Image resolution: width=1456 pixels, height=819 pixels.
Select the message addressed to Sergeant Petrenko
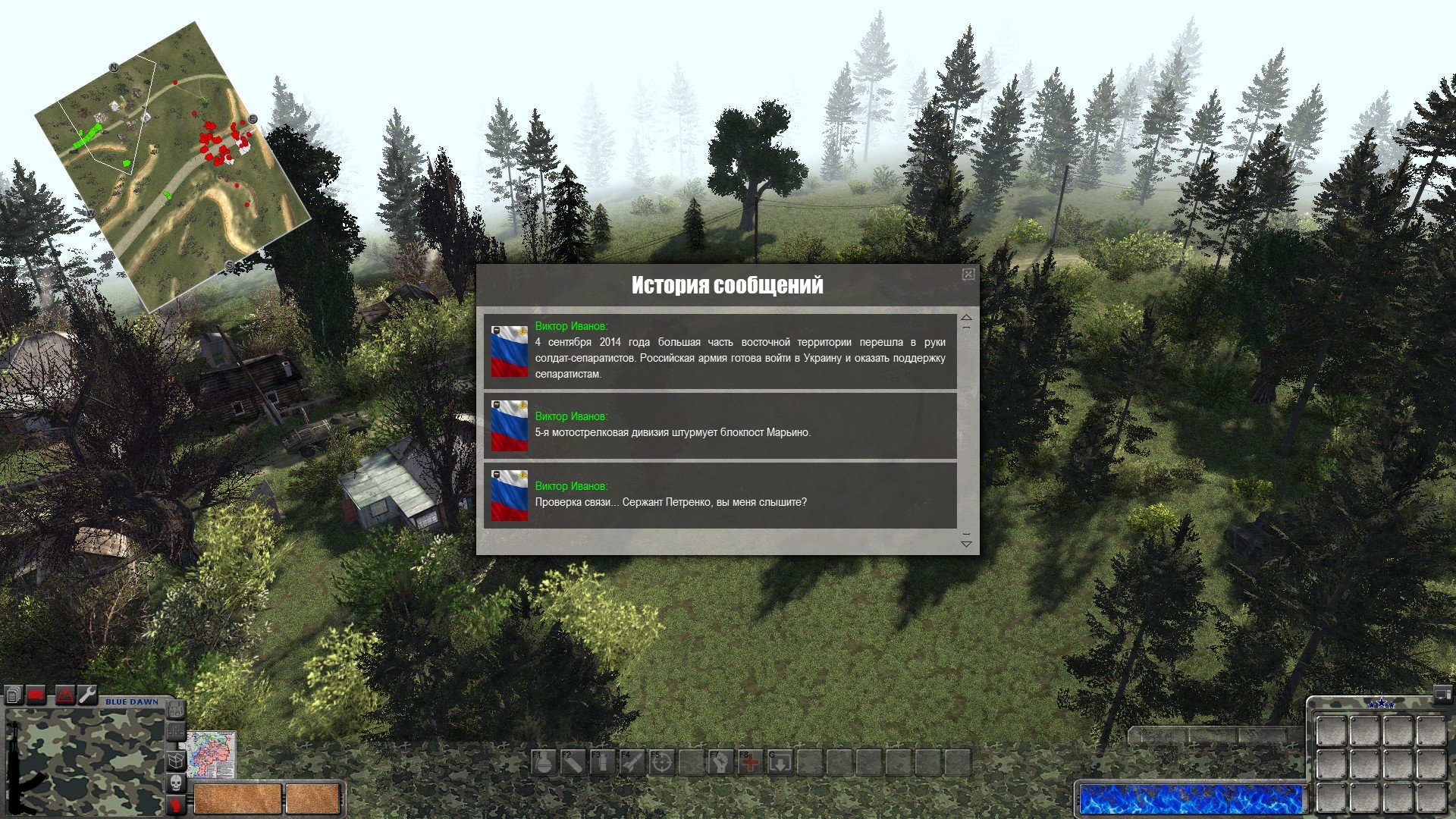(x=720, y=495)
